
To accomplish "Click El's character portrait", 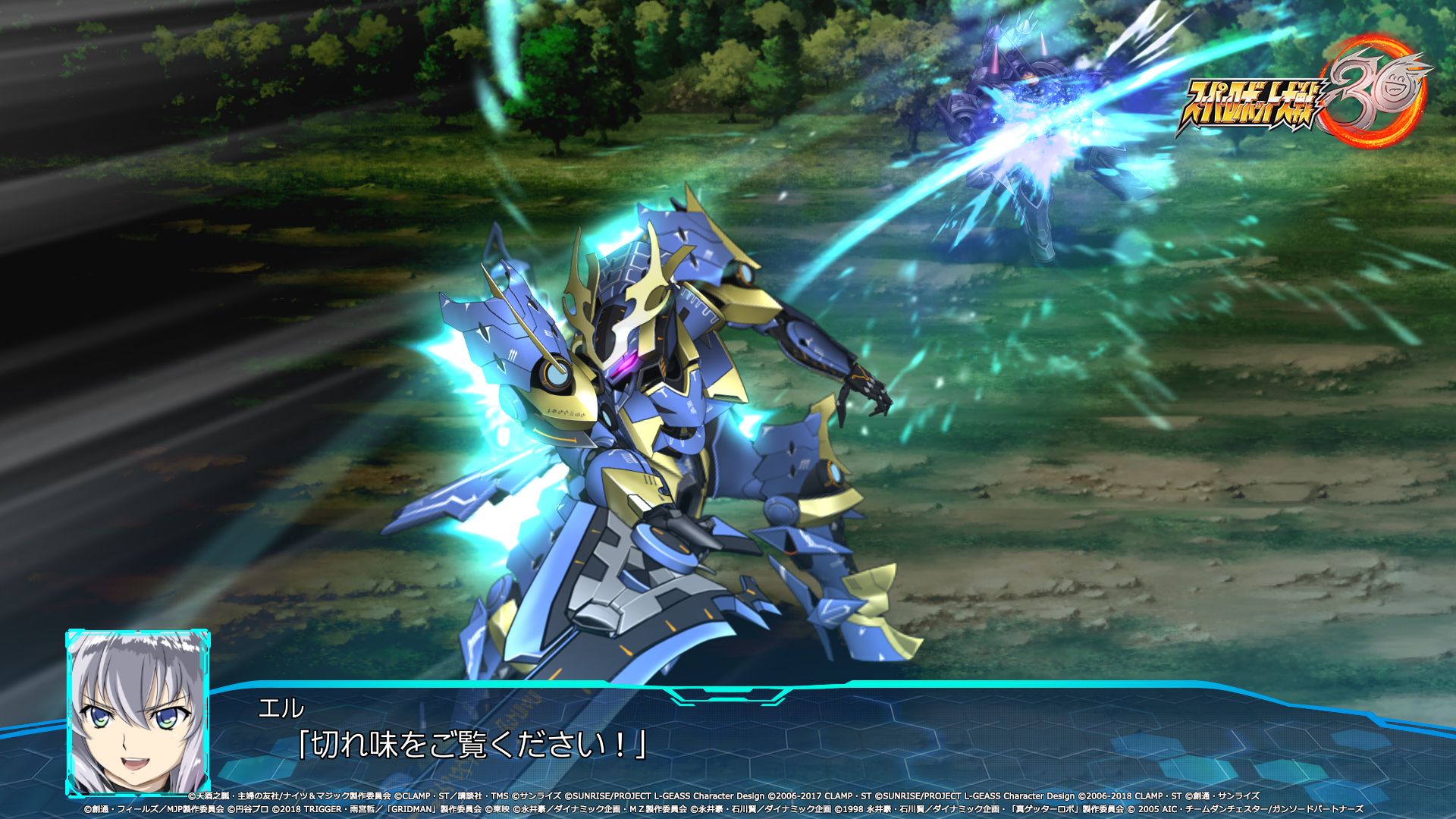I will 137,713.
